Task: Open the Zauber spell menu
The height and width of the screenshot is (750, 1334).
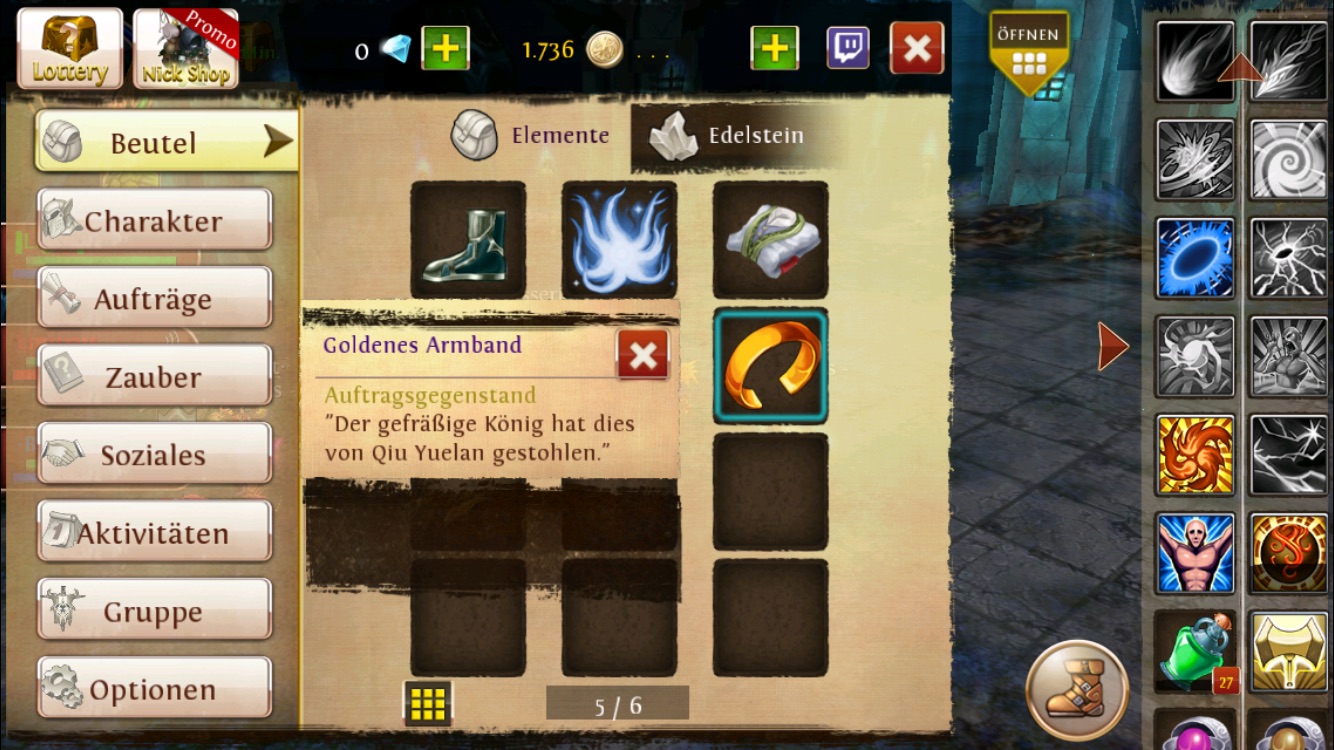Action: 154,376
